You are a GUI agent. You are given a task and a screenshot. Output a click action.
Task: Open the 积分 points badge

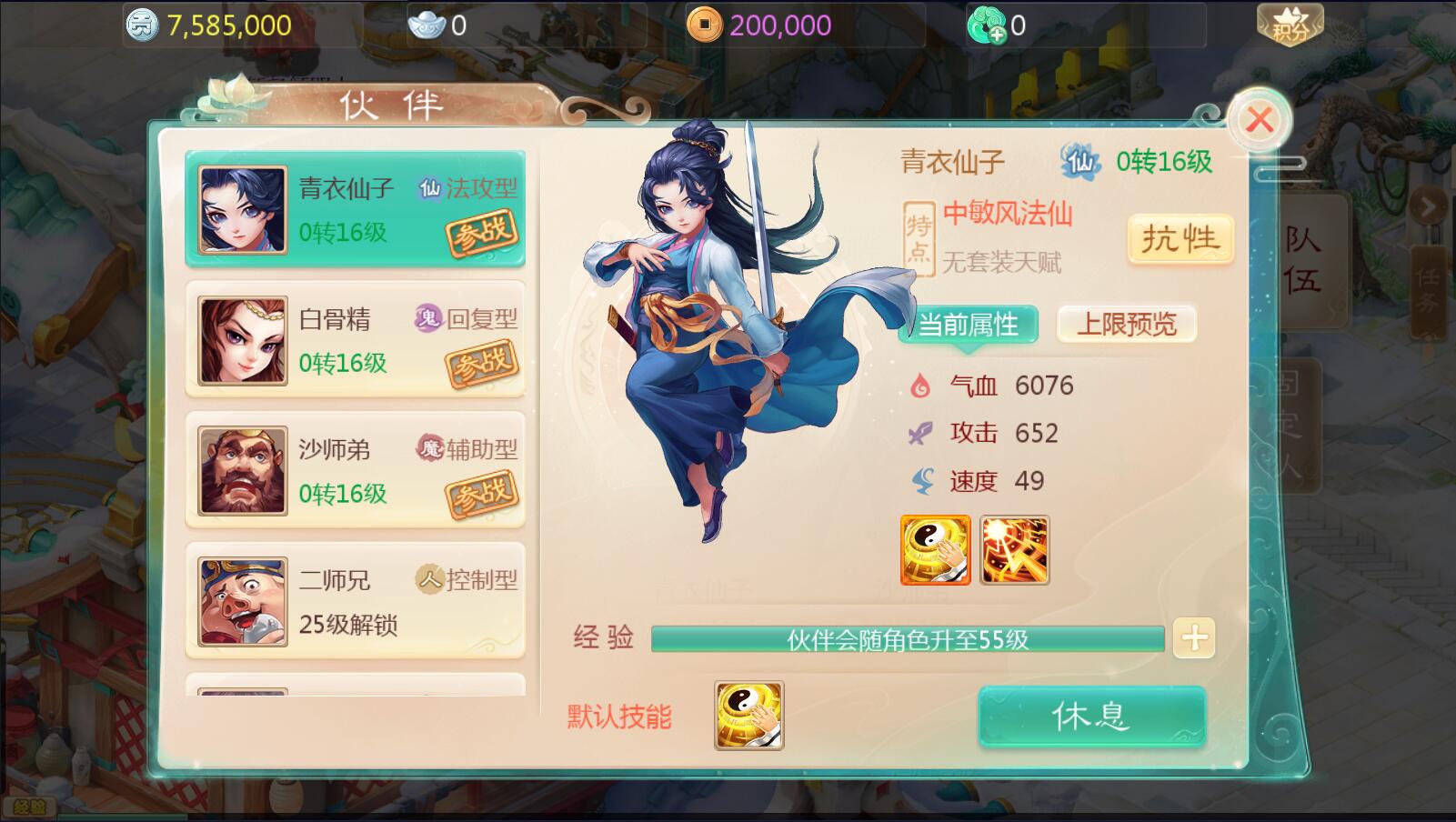[x=1290, y=25]
